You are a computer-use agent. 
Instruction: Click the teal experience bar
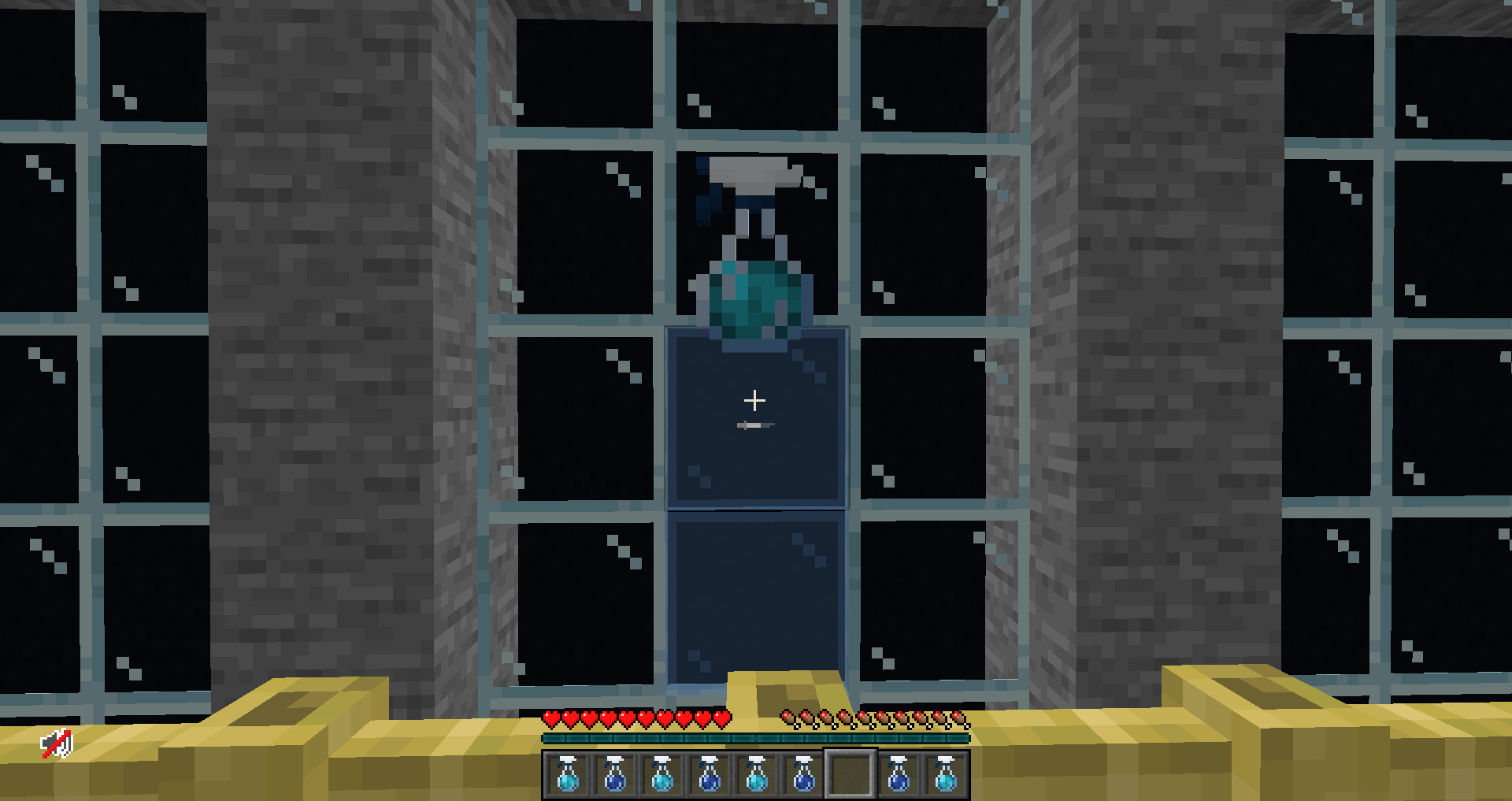(x=754, y=739)
